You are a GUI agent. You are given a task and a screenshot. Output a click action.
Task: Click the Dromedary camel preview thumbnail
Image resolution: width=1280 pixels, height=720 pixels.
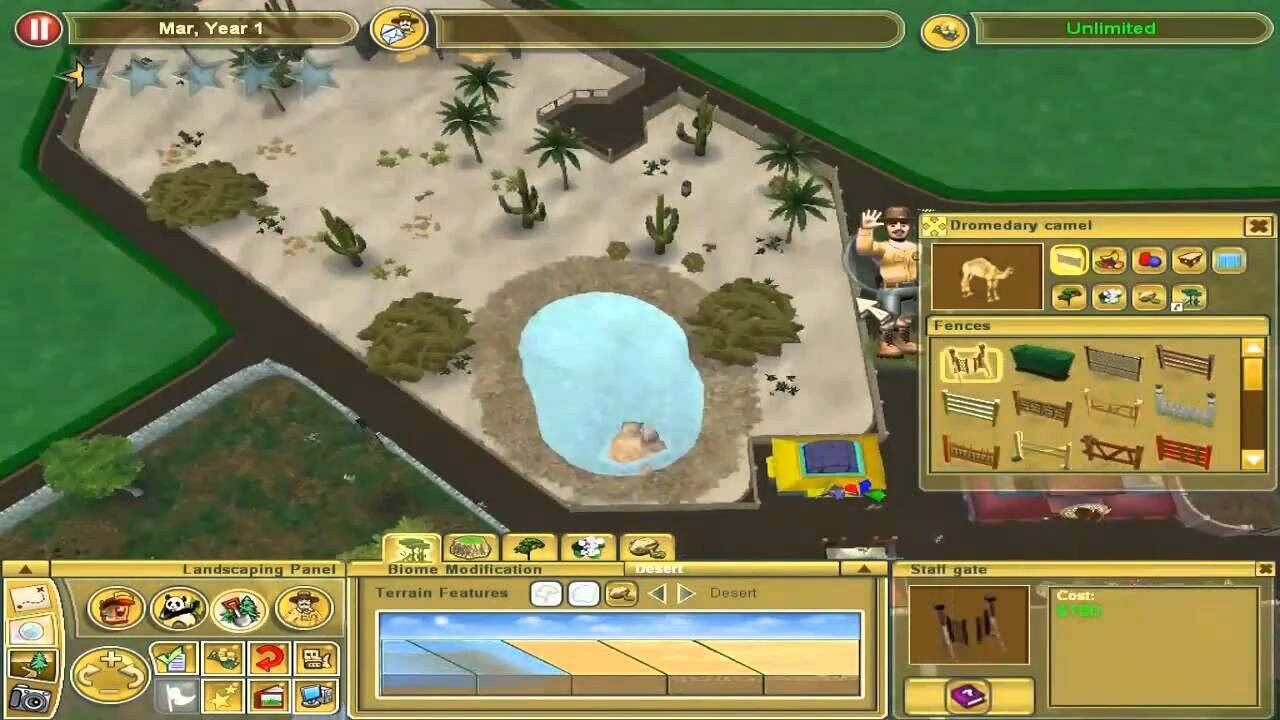(987, 277)
